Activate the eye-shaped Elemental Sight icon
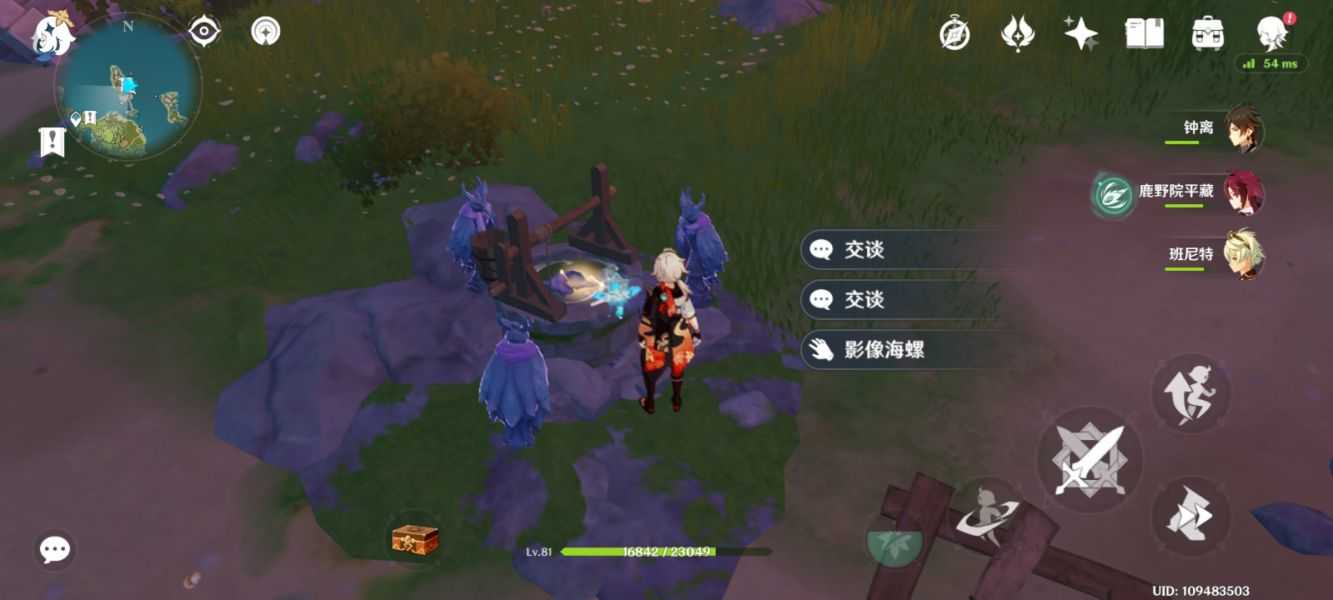The image size is (1333, 600). (204, 31)
